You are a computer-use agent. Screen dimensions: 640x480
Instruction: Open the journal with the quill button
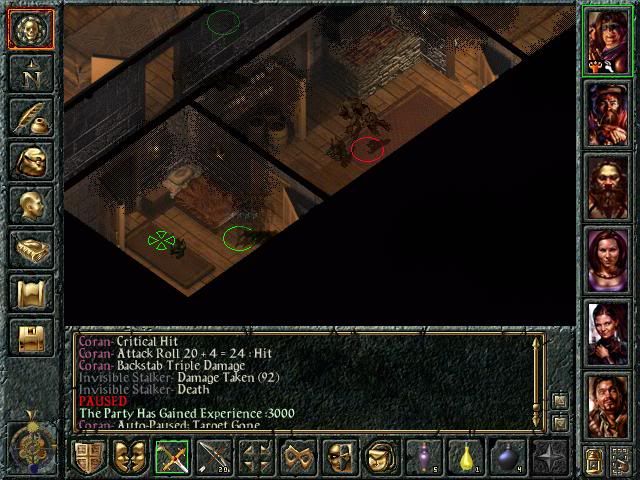pyautogui.click(x=30, y=117)
